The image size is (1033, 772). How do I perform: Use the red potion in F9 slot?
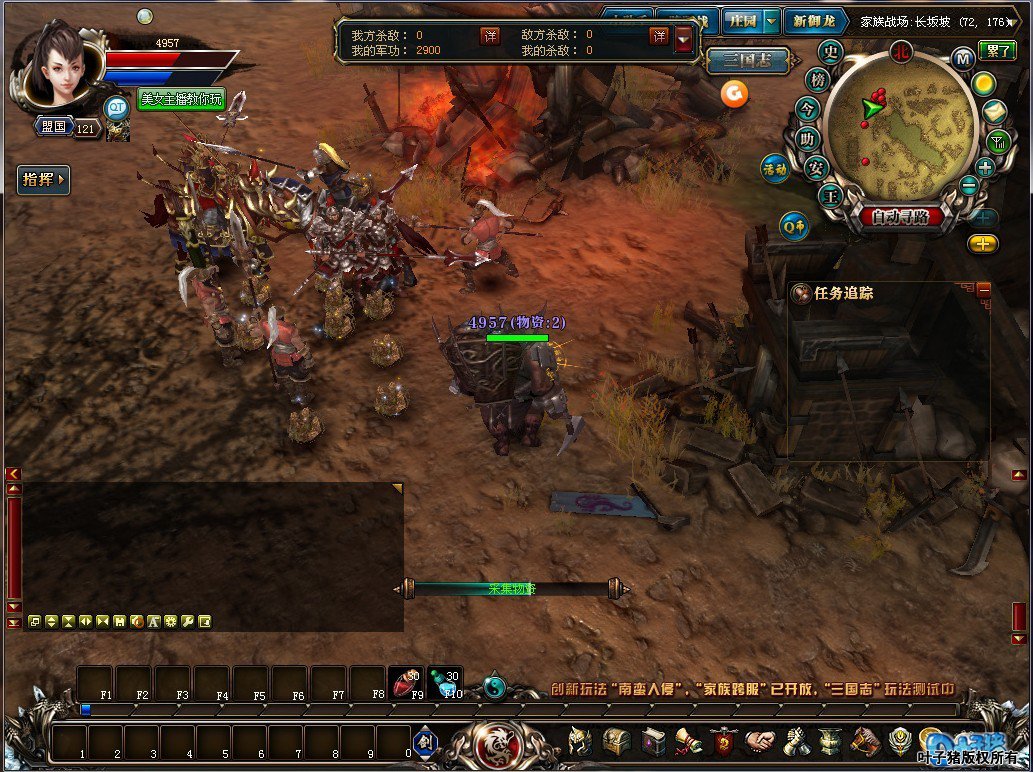[404, 682]
